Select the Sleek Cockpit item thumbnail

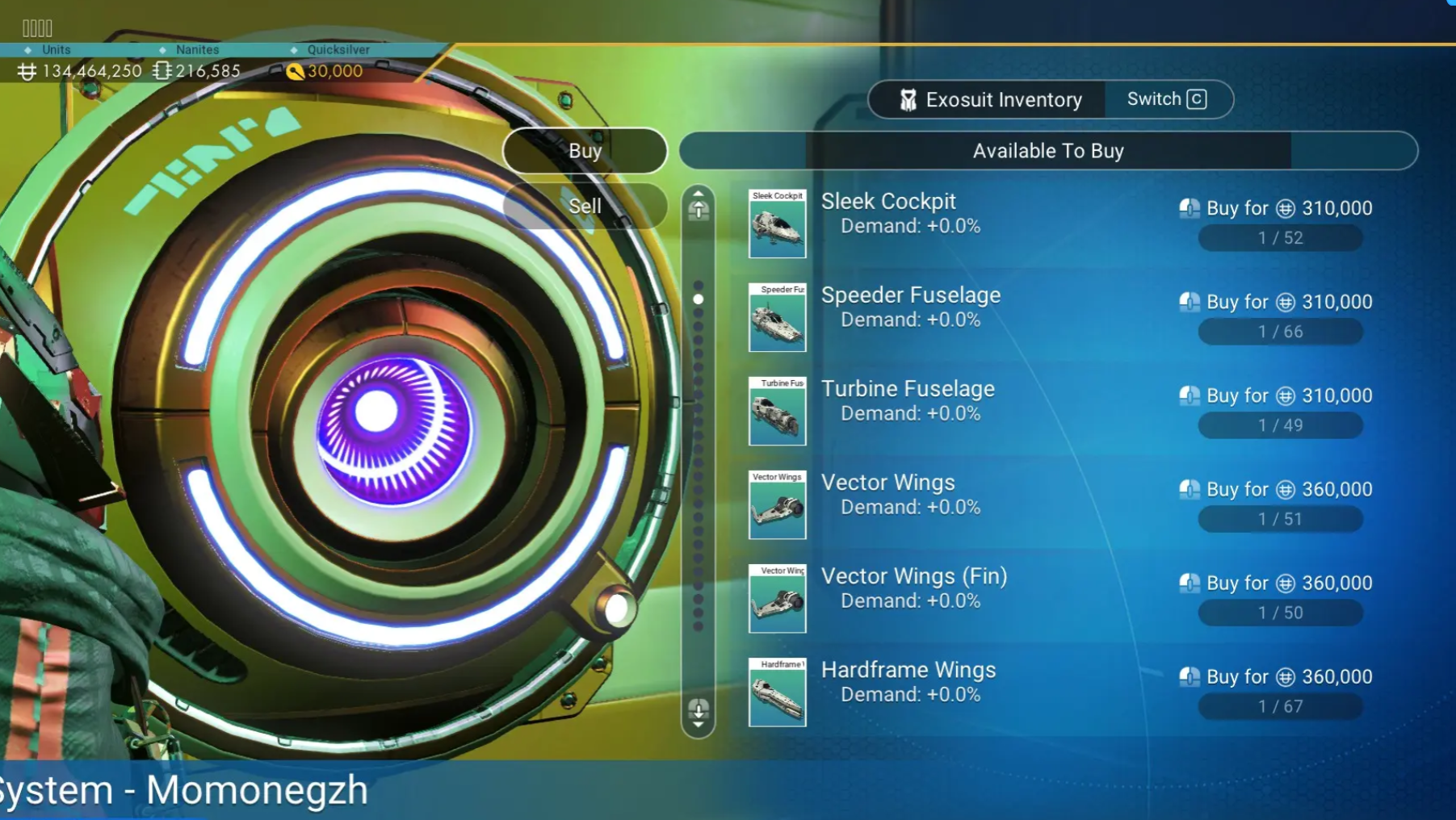tap(777, 224)
